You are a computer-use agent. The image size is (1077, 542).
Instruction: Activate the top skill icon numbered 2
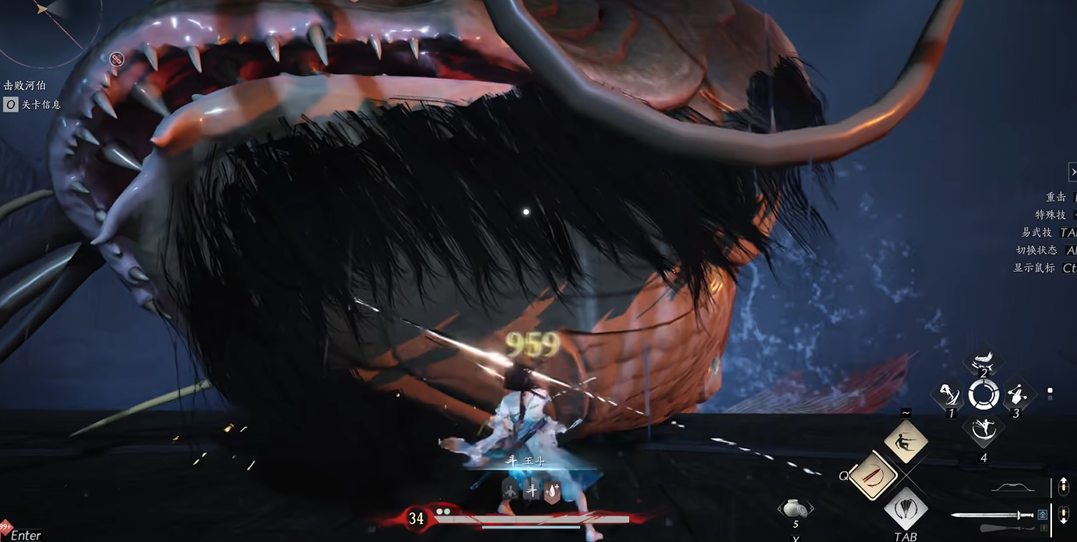tap(984, 363)
